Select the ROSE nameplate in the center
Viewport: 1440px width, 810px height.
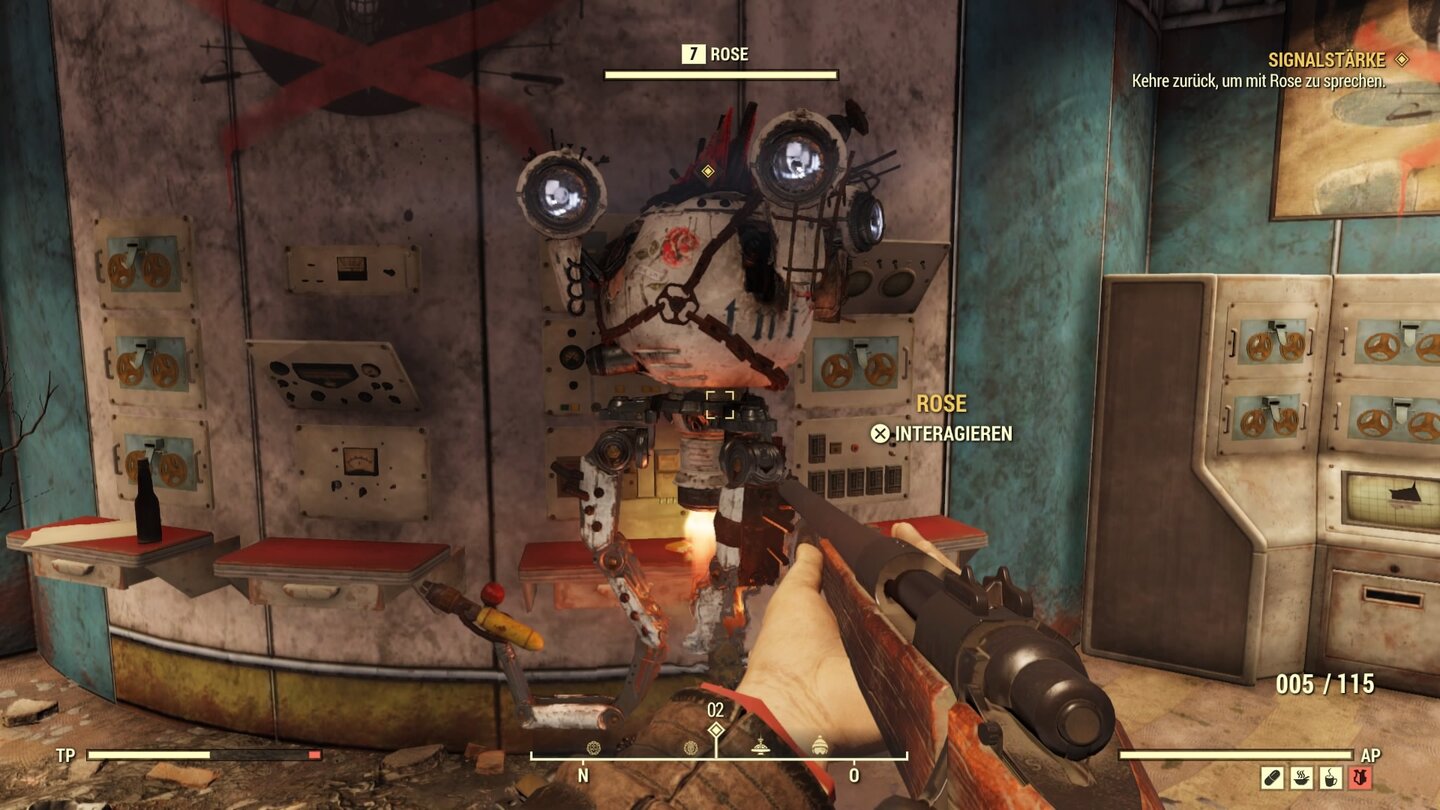pyautogui.click(x=940, y=404)
